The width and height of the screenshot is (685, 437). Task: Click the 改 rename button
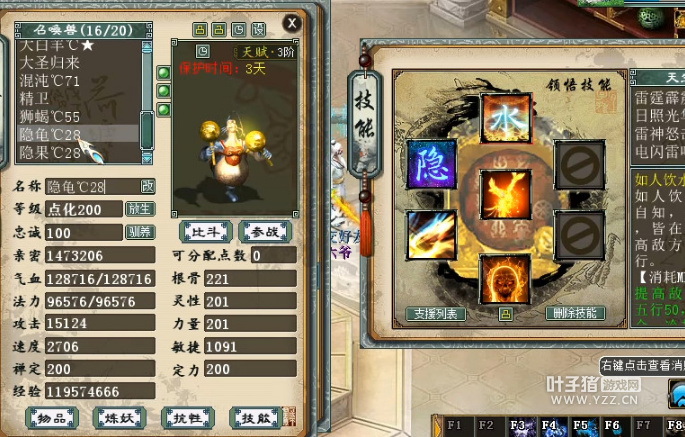(148, 186)
